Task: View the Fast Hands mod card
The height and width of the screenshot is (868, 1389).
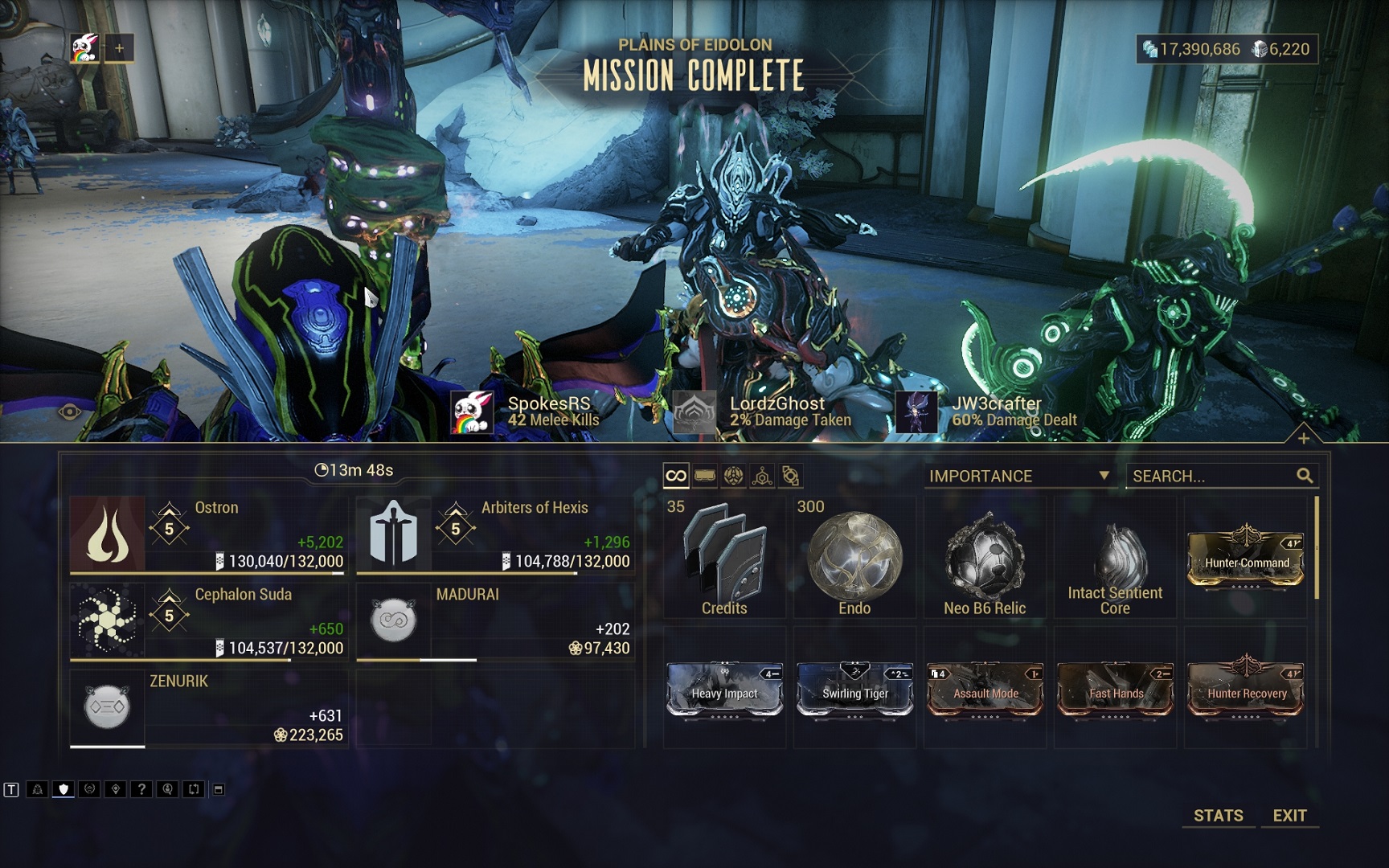Action: click(x=1115, y=690)
